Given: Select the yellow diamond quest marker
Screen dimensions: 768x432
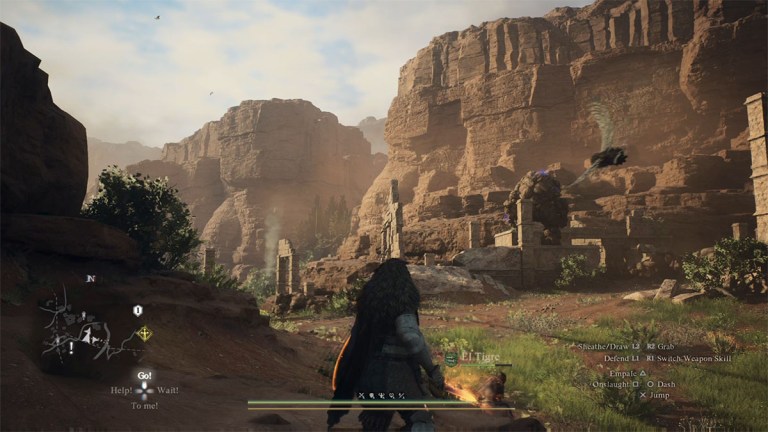Looking at the screenshot, I should click(x=144, y=334).
